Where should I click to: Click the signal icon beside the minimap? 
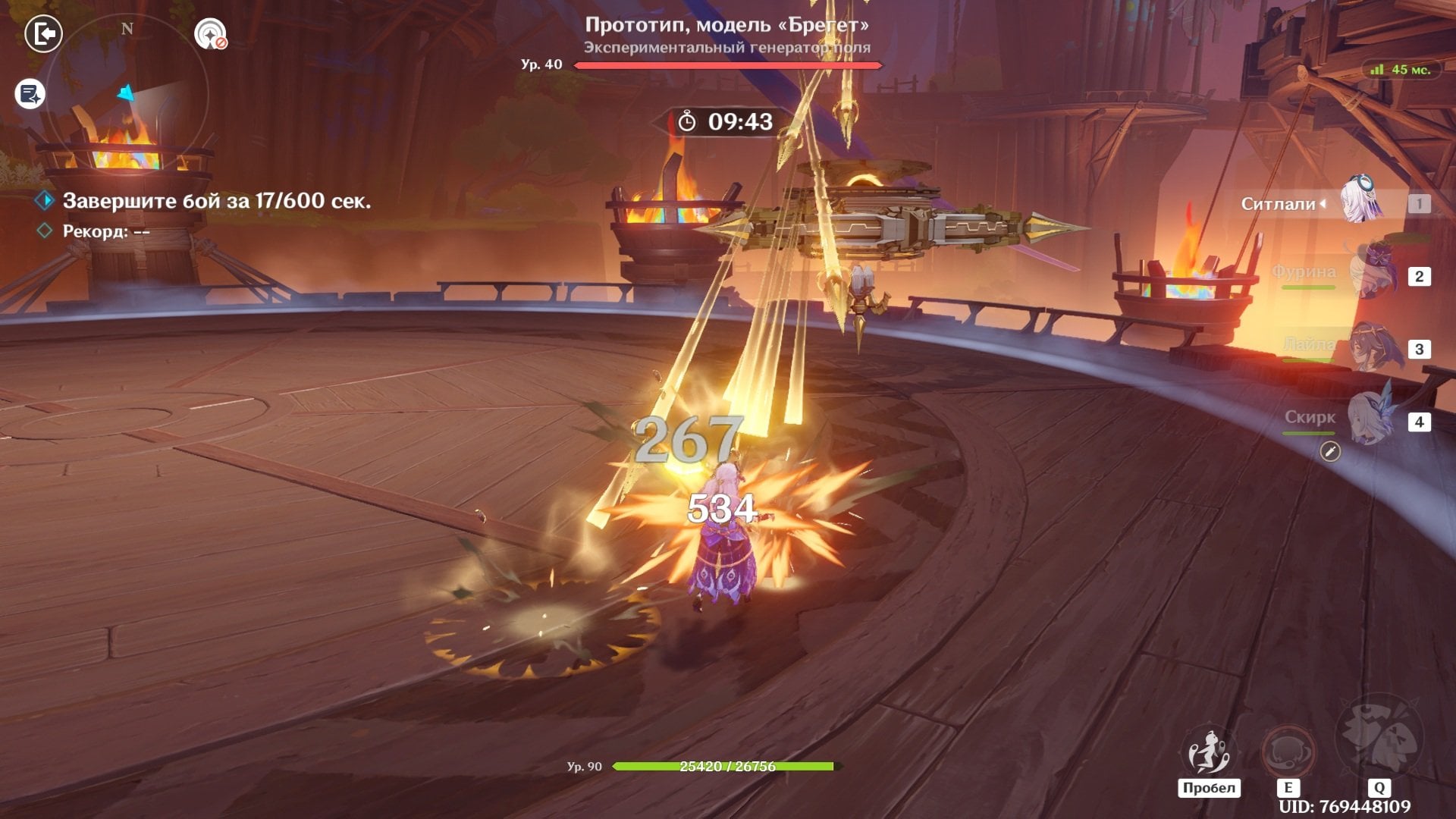point(210,34)
